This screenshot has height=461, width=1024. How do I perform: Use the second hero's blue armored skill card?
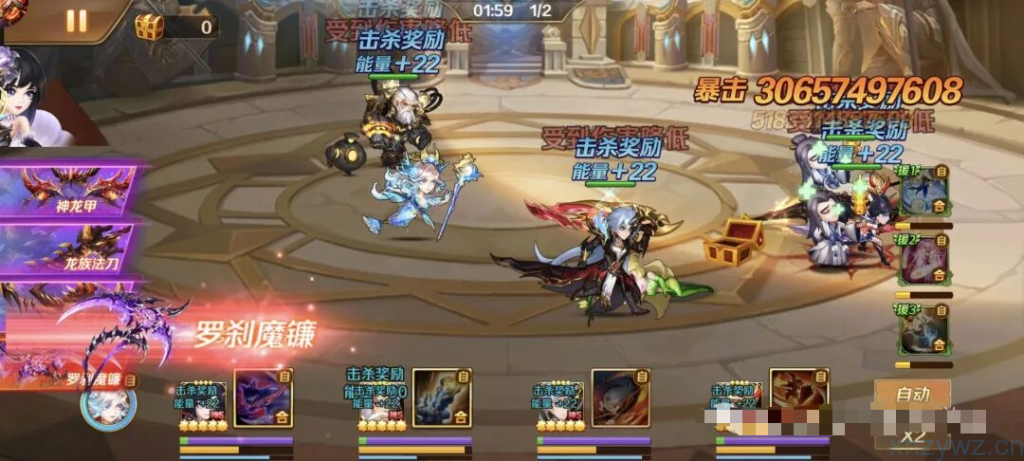click(x=441, y=397)
